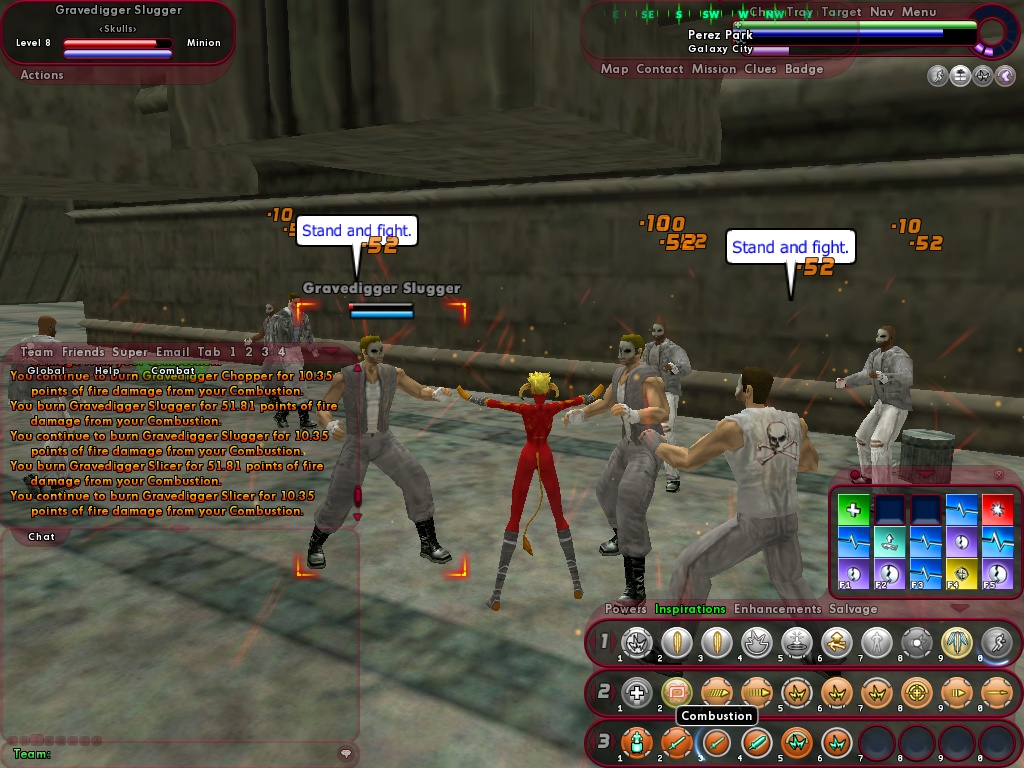Activate the grey cross power in tray 2
The image size is (1024, 768).
pyautogui.click(x=636, y=691)
